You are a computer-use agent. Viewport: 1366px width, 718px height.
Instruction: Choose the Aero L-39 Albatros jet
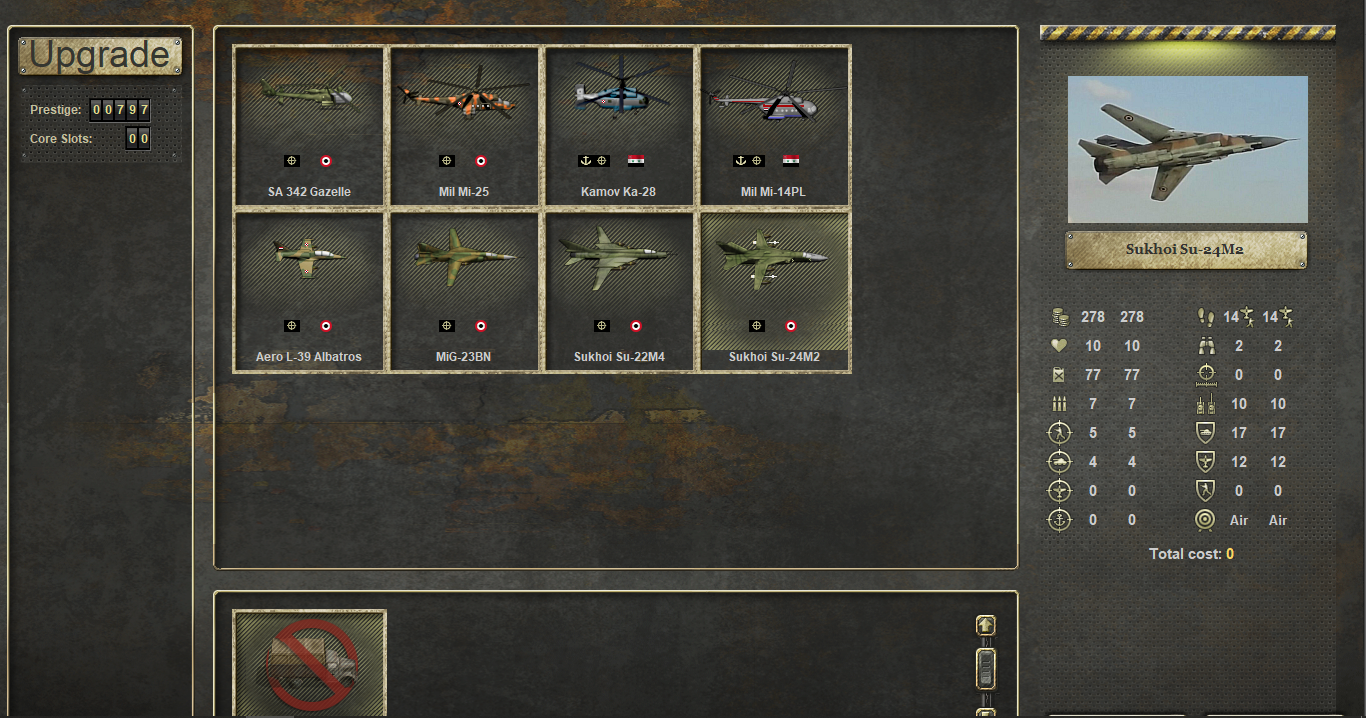[309, 291]
